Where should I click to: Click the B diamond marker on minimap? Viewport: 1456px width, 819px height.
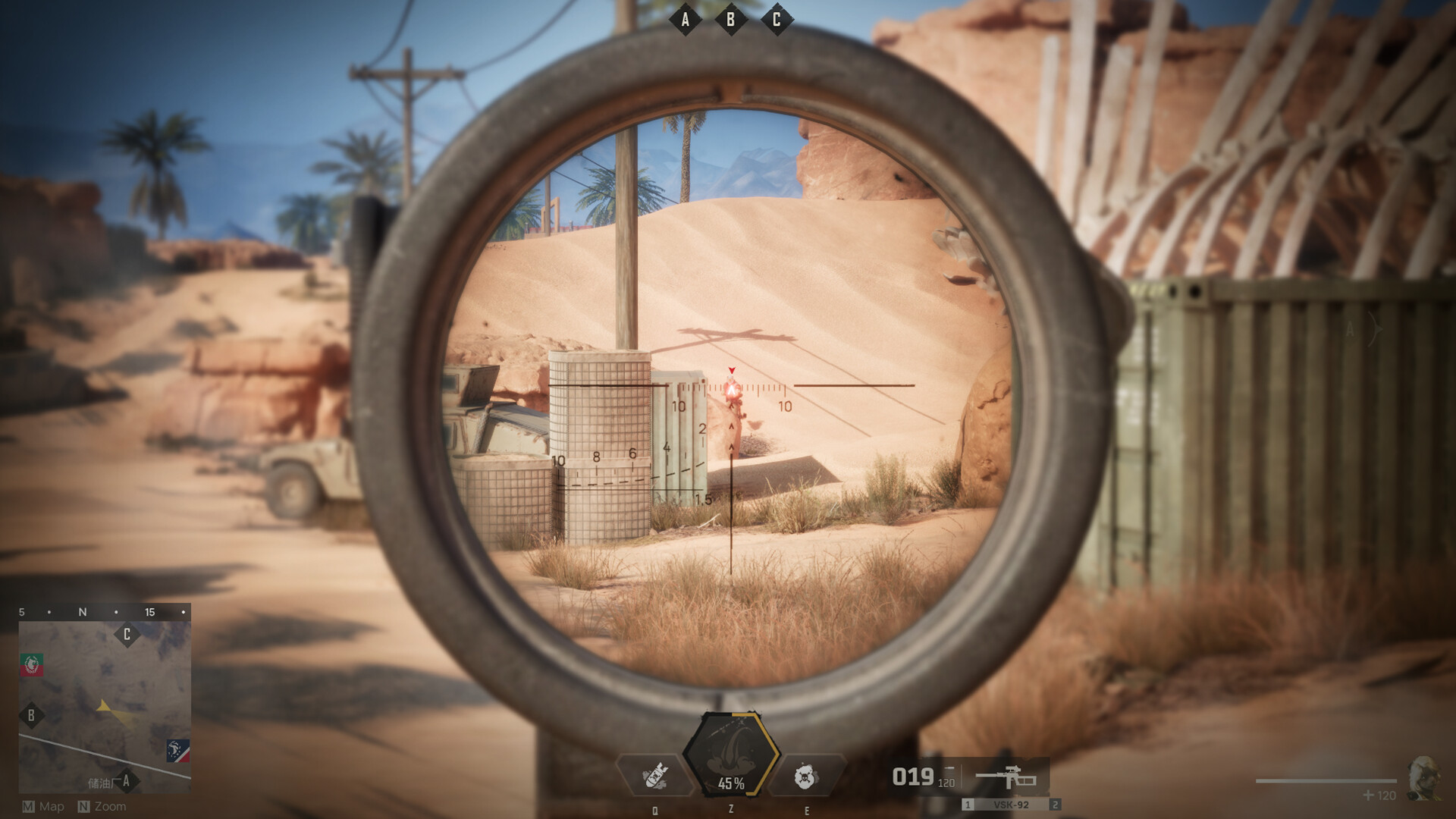31,715
